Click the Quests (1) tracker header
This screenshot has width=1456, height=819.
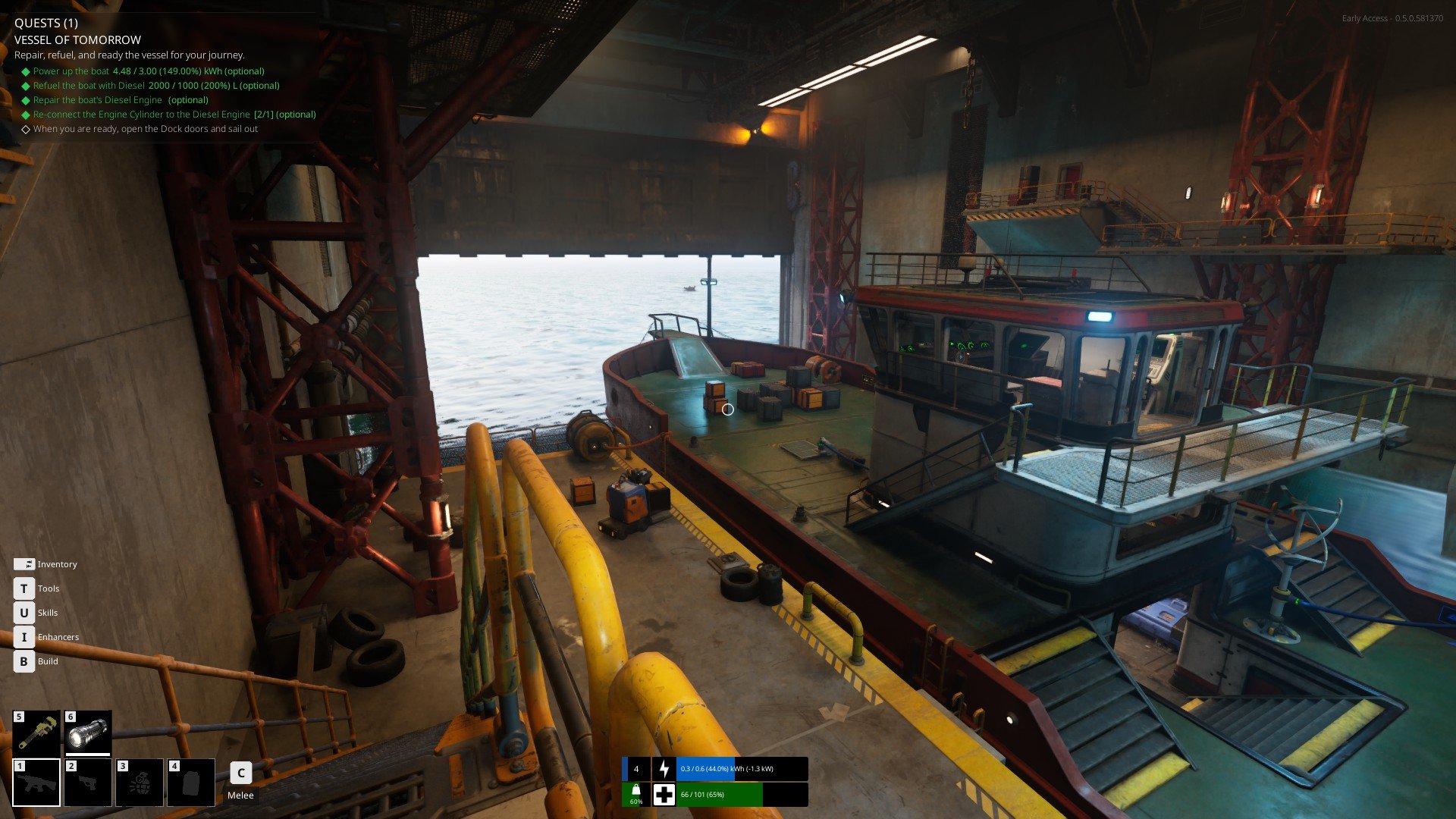point(46,23)
